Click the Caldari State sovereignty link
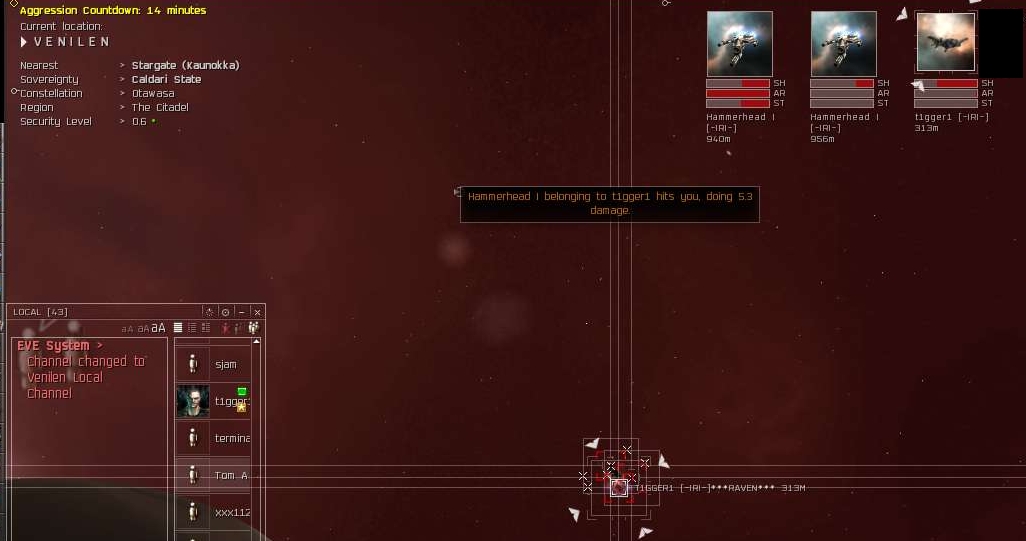The width and height of the screenshot is (1026, 541). click(x=166, y=79)
